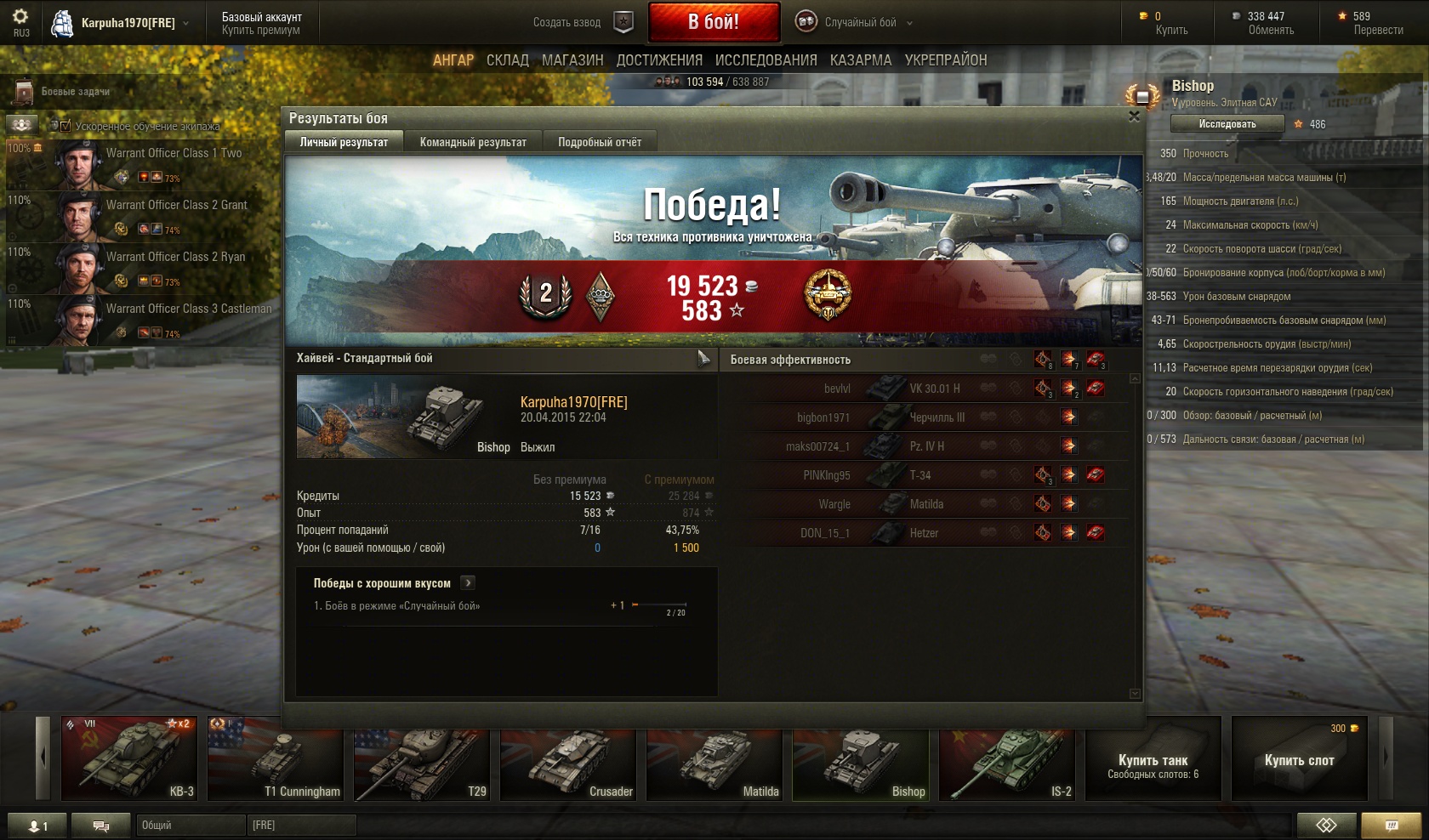The height and width of the screenshot is (840, 1429).
Task: Select the КВ-3 tank in carousel
Action: point(129,758)
